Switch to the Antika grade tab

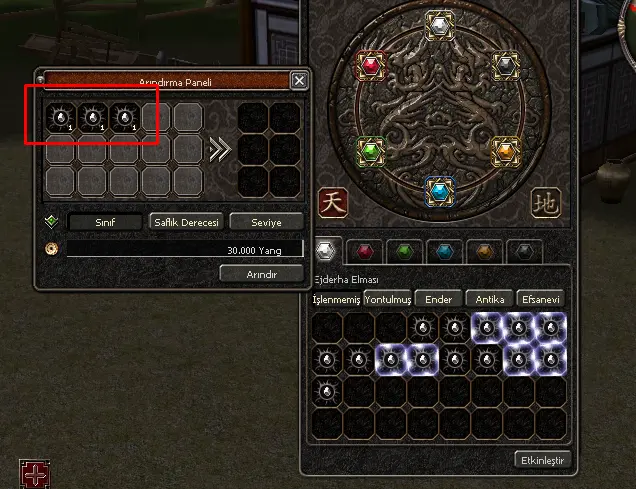(x=490, y=299)
